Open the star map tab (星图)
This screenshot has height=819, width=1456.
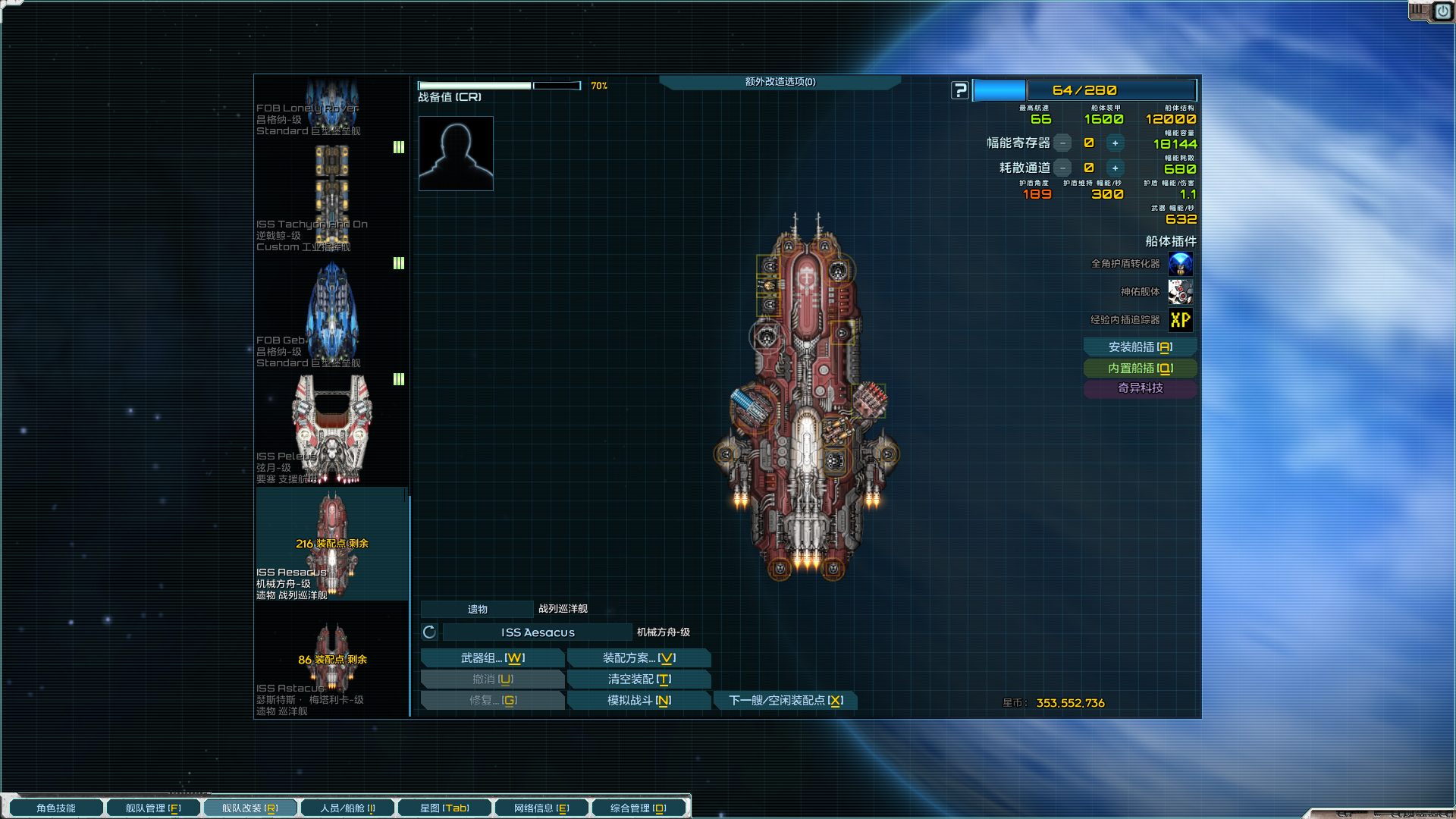[444, 808]
